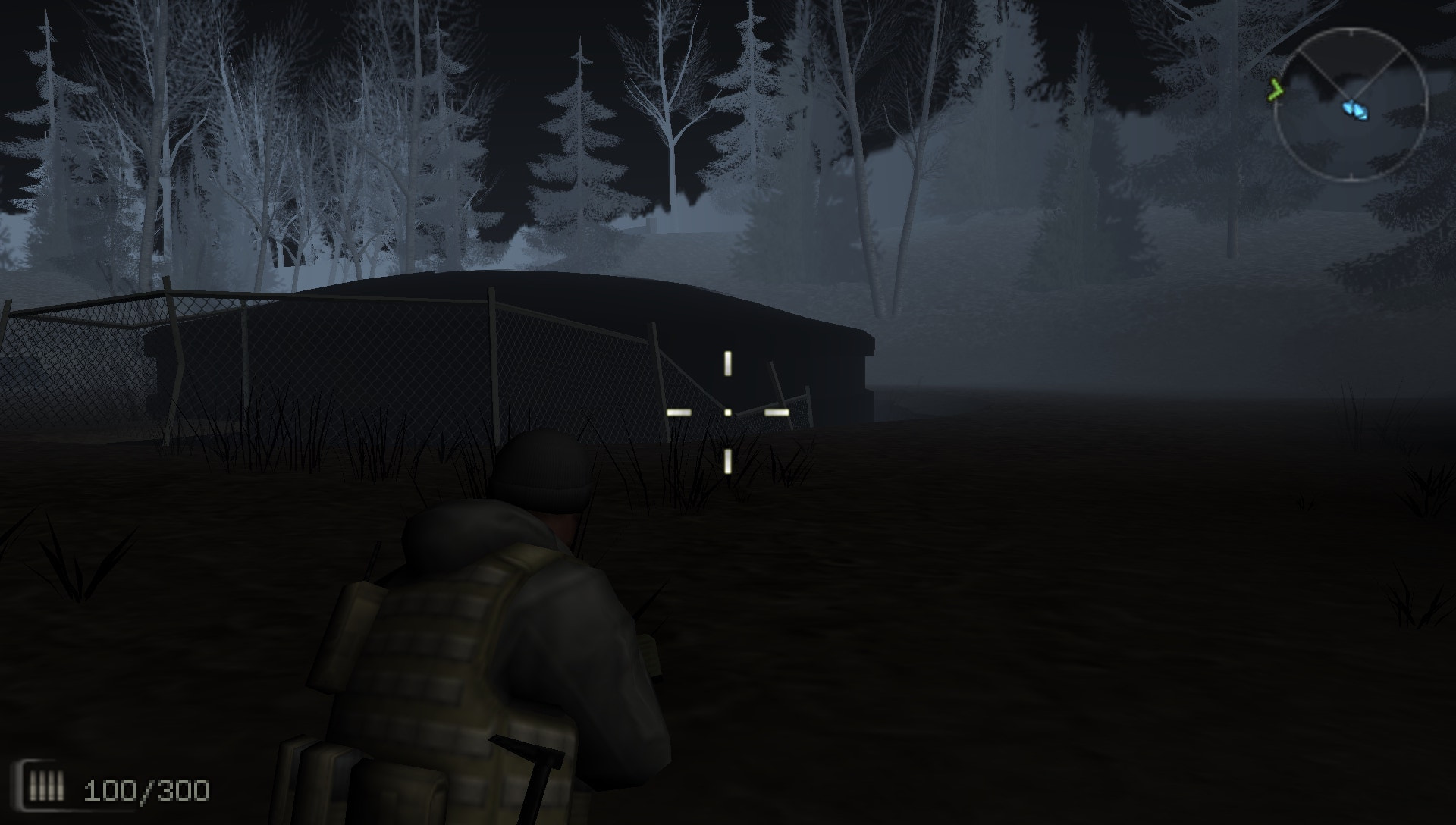Click the second blue marker on the minimap
This screenshot has height=825, width=1456.
[1361, 112]
